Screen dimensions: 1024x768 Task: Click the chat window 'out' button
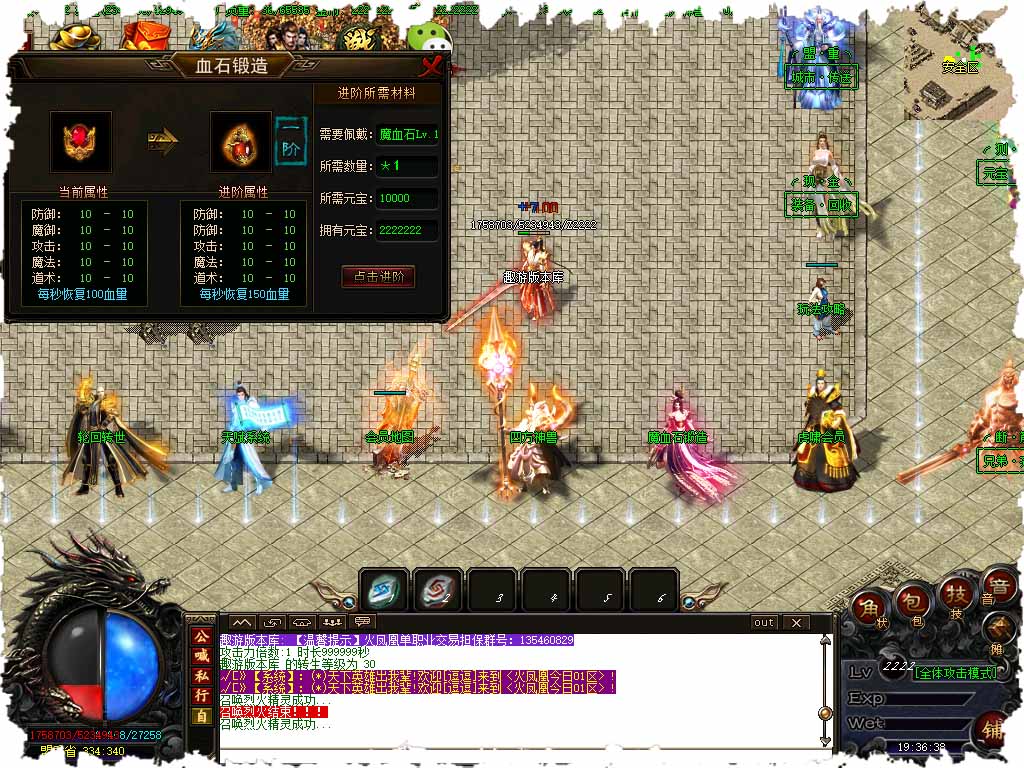(x=764, y=622)
